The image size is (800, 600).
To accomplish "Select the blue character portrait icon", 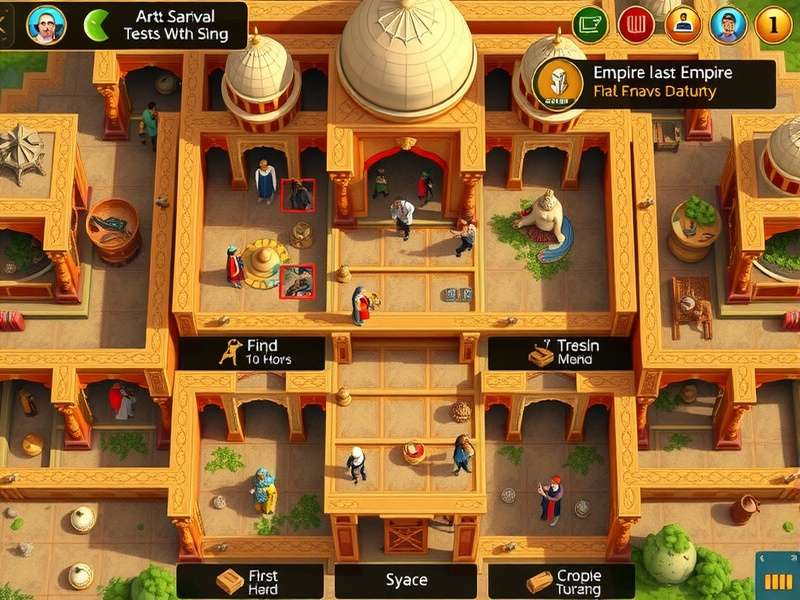I will pos(728,24).
